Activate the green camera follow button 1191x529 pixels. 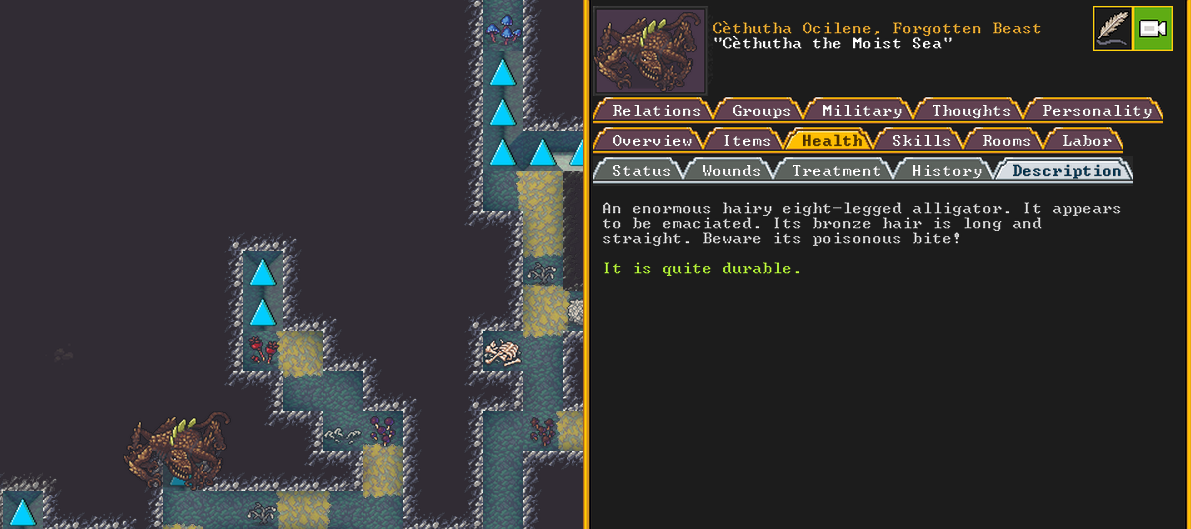1153,28
